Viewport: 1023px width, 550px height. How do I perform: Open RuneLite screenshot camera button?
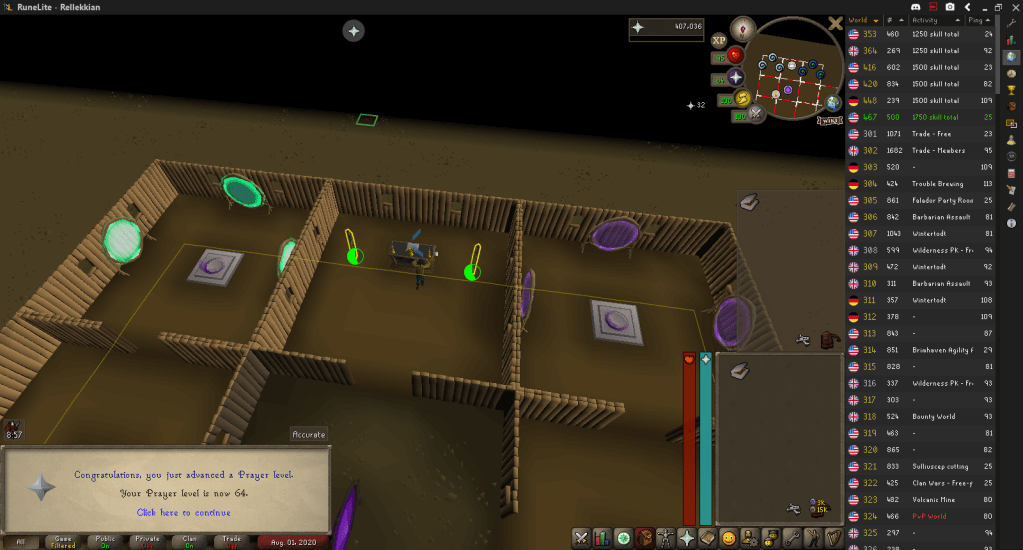tap(949, 7)
